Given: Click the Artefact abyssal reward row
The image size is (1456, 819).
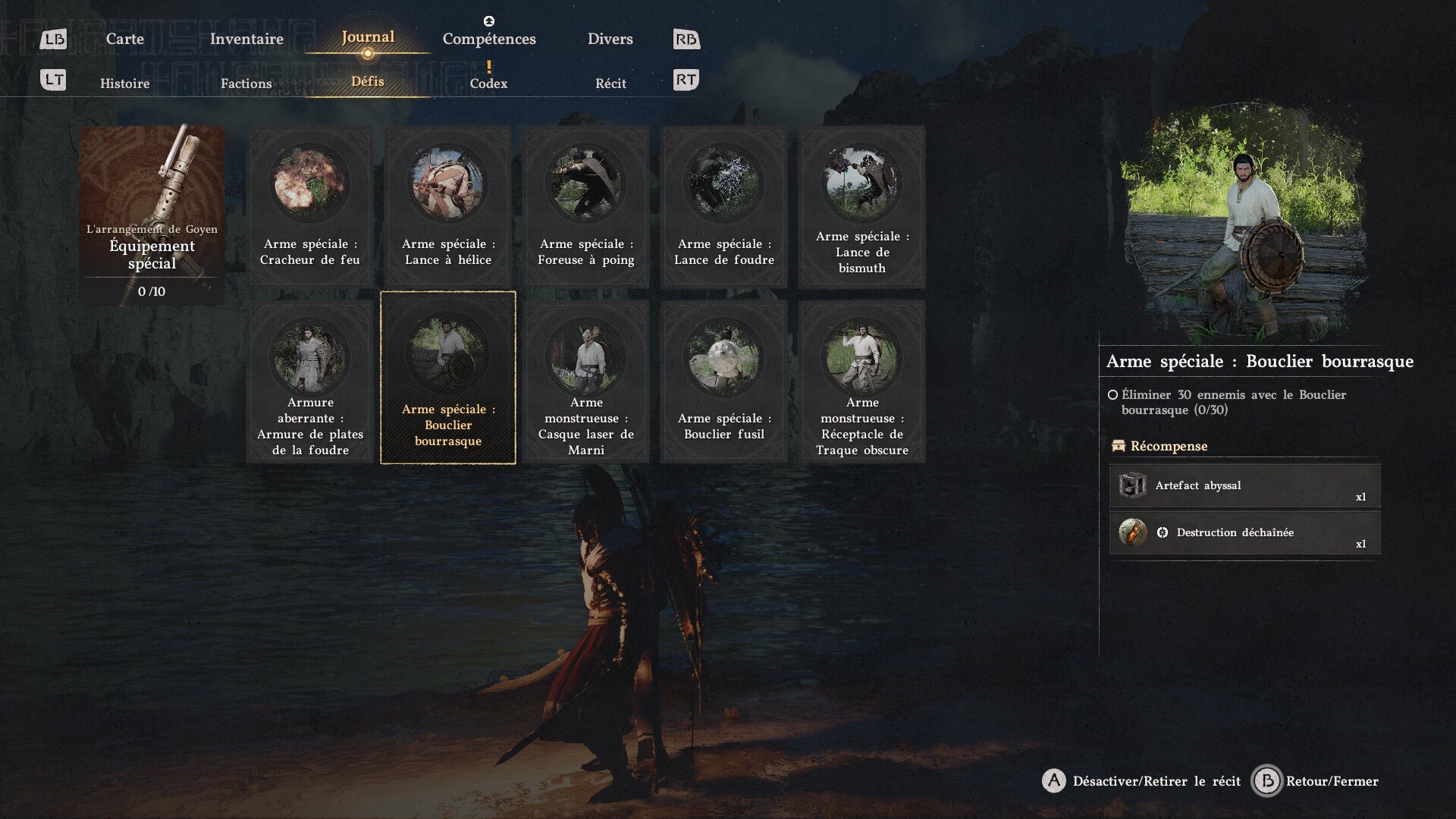Looking at the screenshot, I should click(x=1244, y=485).
